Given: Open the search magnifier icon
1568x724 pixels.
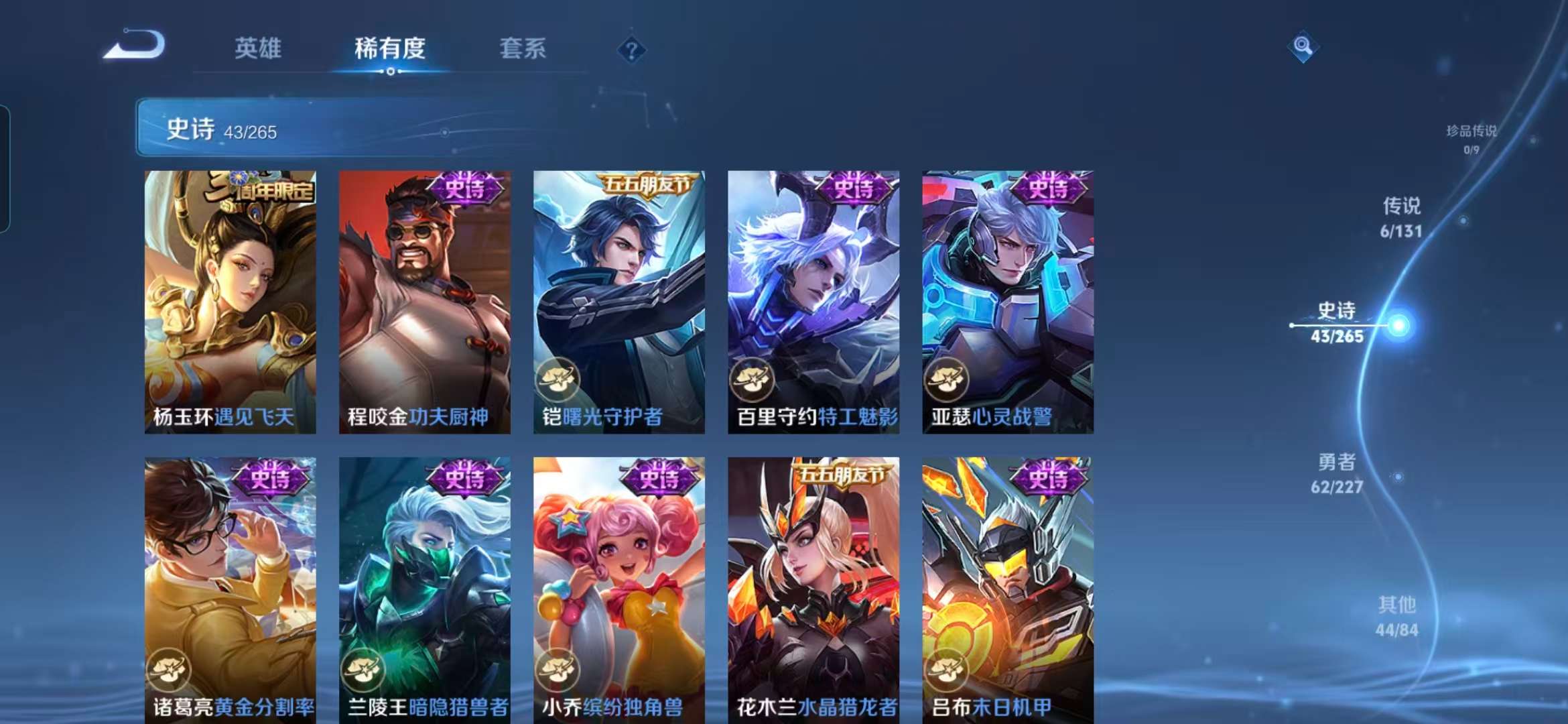Looking at the screenshot, I should click(1303, 46).
